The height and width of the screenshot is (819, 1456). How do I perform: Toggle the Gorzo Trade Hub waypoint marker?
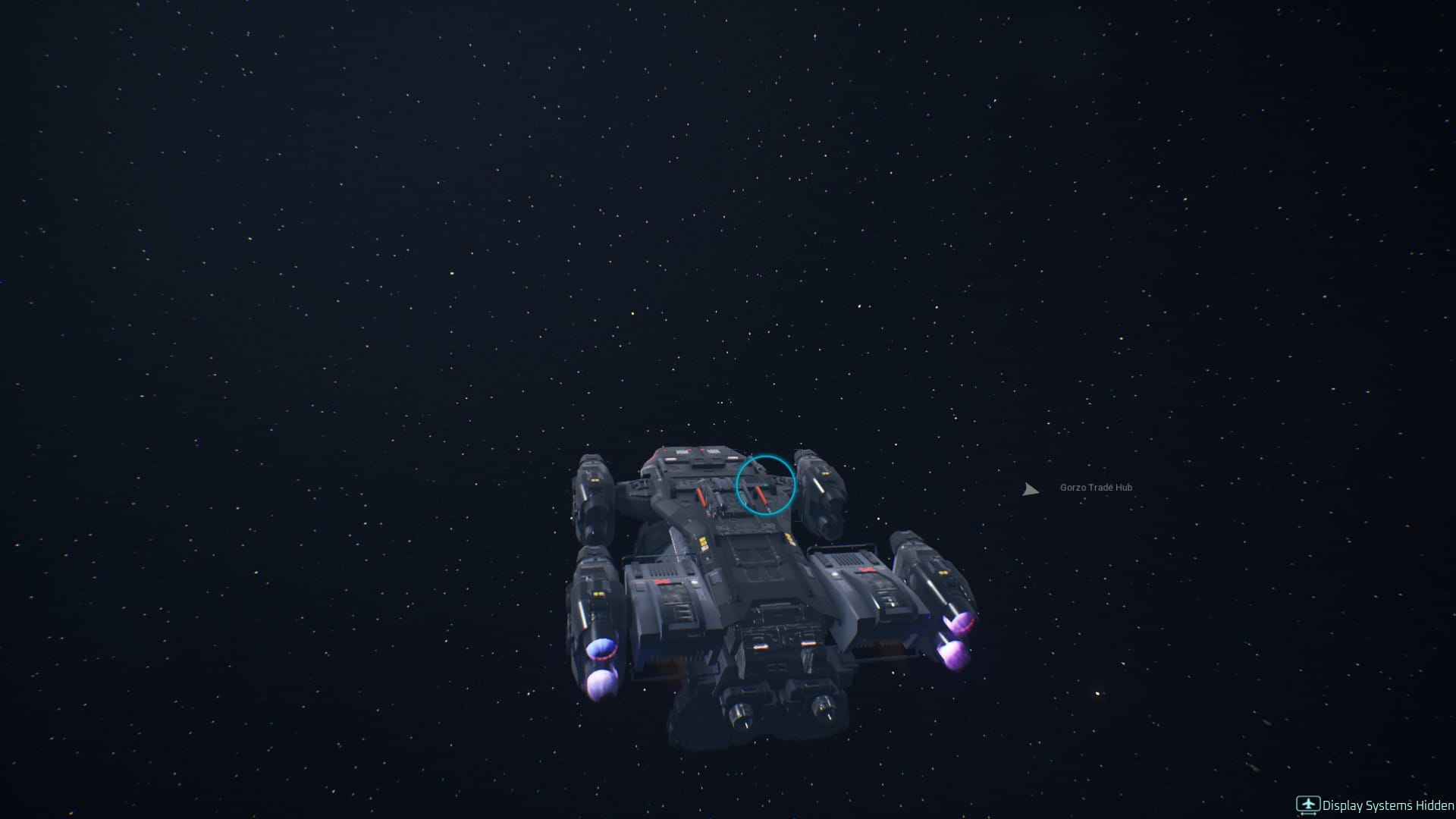[x=1031, y=489]
